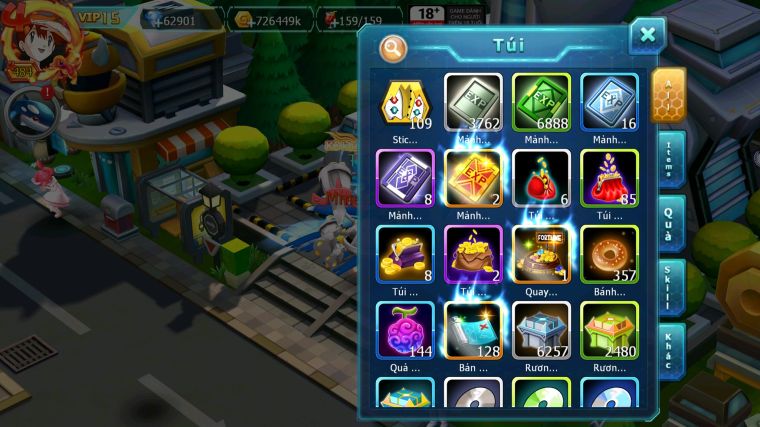Open the bag search magnifier
The image size is (760, 427).
[394, 47]
